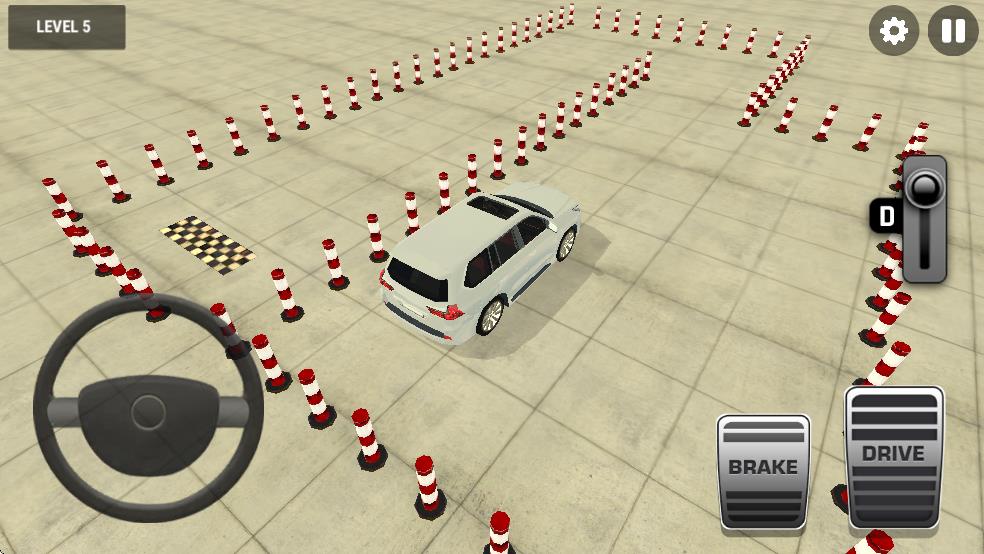
Task: Open the settings gear menu
Action: point(893,31)
